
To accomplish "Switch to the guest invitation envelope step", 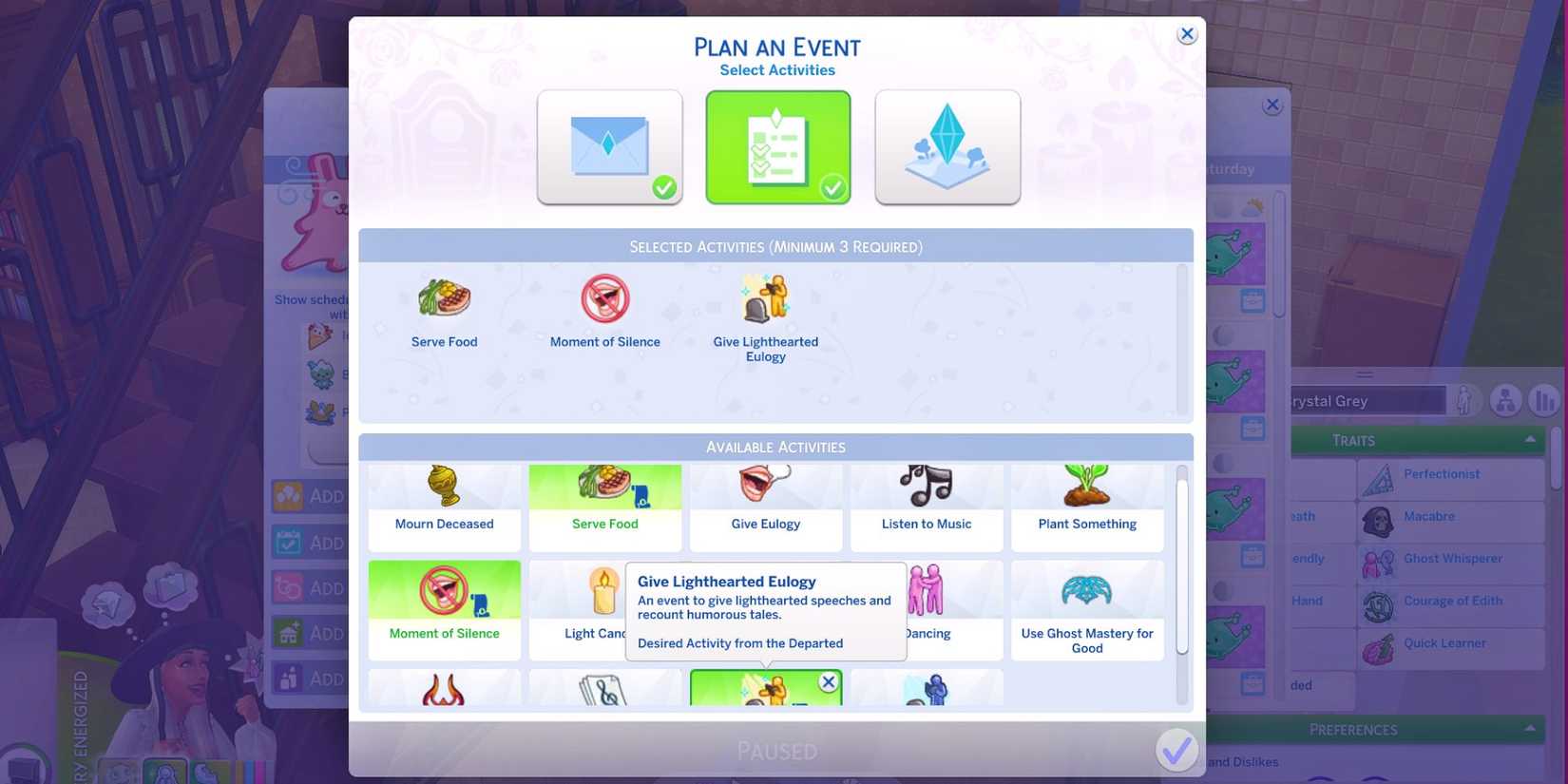I will 609,146.
